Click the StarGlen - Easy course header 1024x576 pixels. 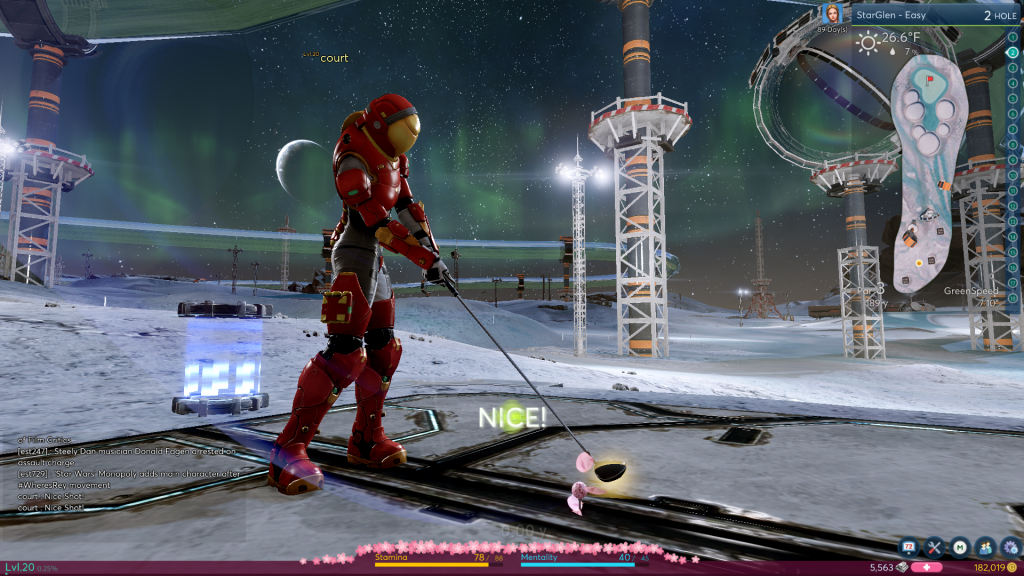(900, 16)
